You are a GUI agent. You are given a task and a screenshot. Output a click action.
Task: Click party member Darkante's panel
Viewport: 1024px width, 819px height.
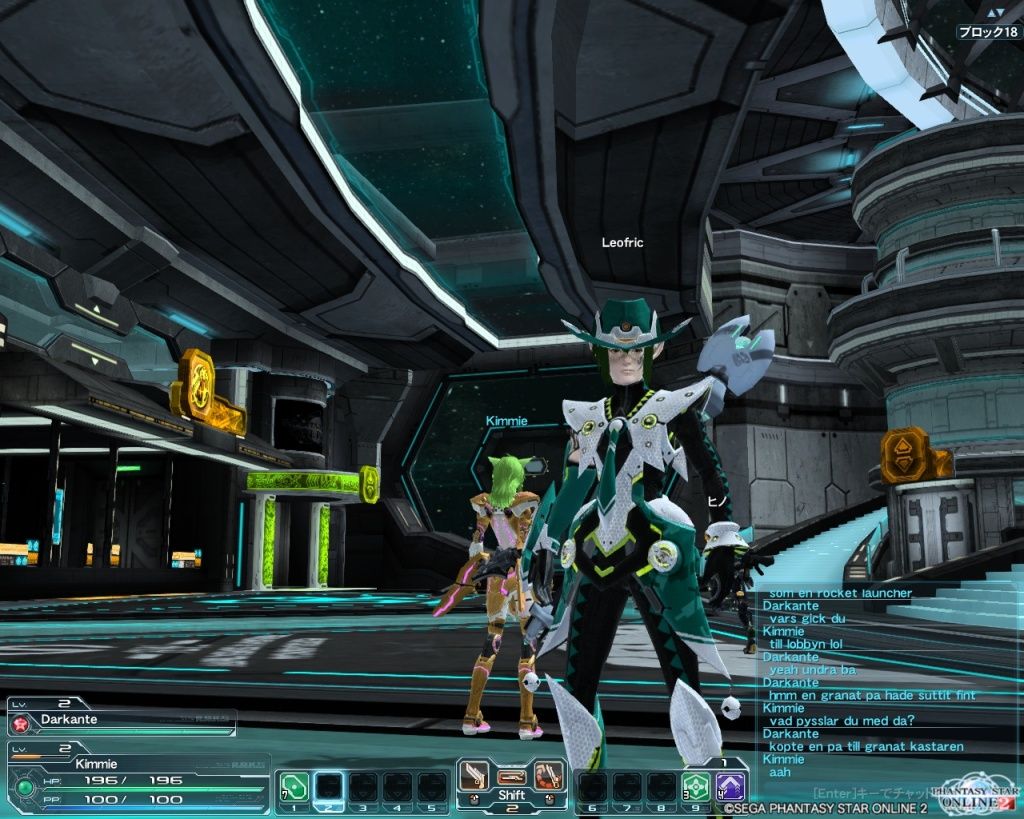[x=122, y=720]
